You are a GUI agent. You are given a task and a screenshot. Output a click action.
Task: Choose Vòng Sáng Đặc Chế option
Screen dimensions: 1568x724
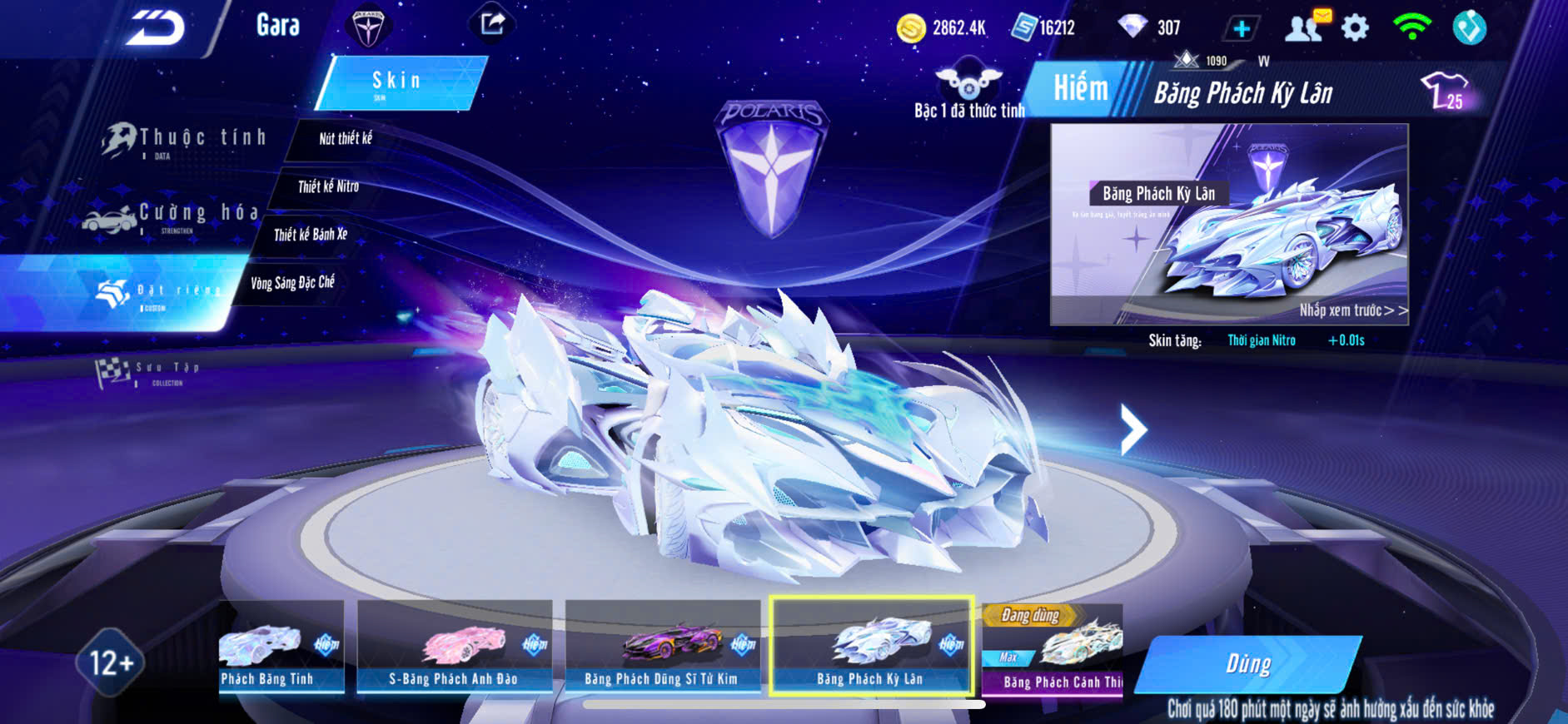click(x=292, y=283)
